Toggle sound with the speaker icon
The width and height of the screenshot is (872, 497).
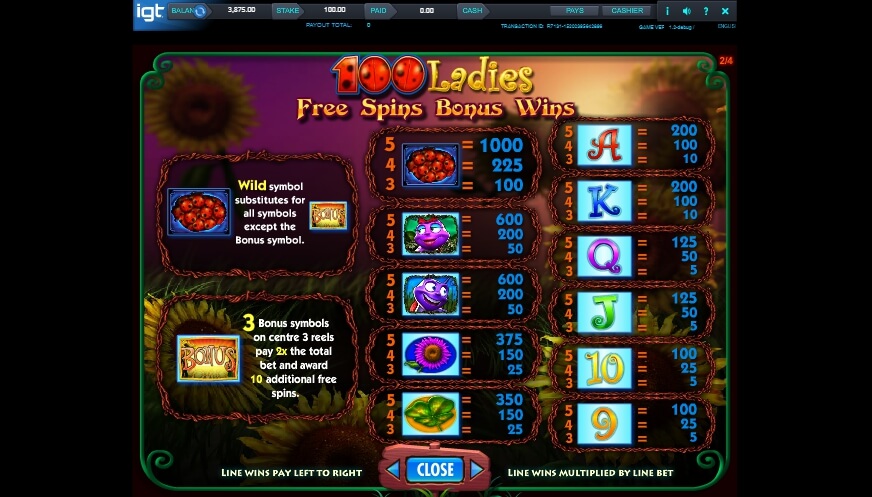(x=685, y=11)
